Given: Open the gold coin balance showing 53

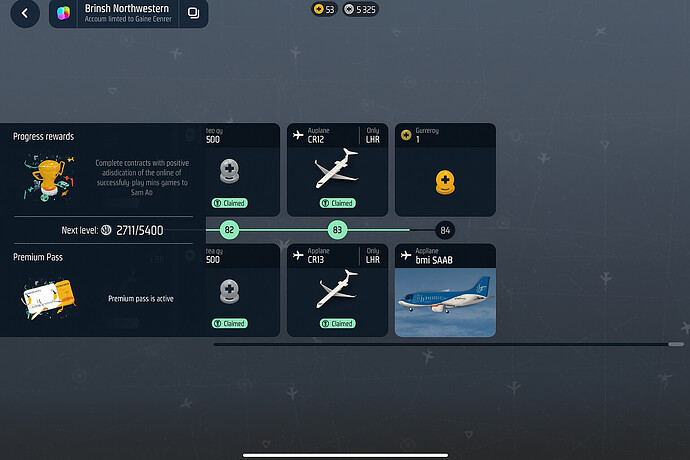Looking at the screenshot, I should click(324, 9).
